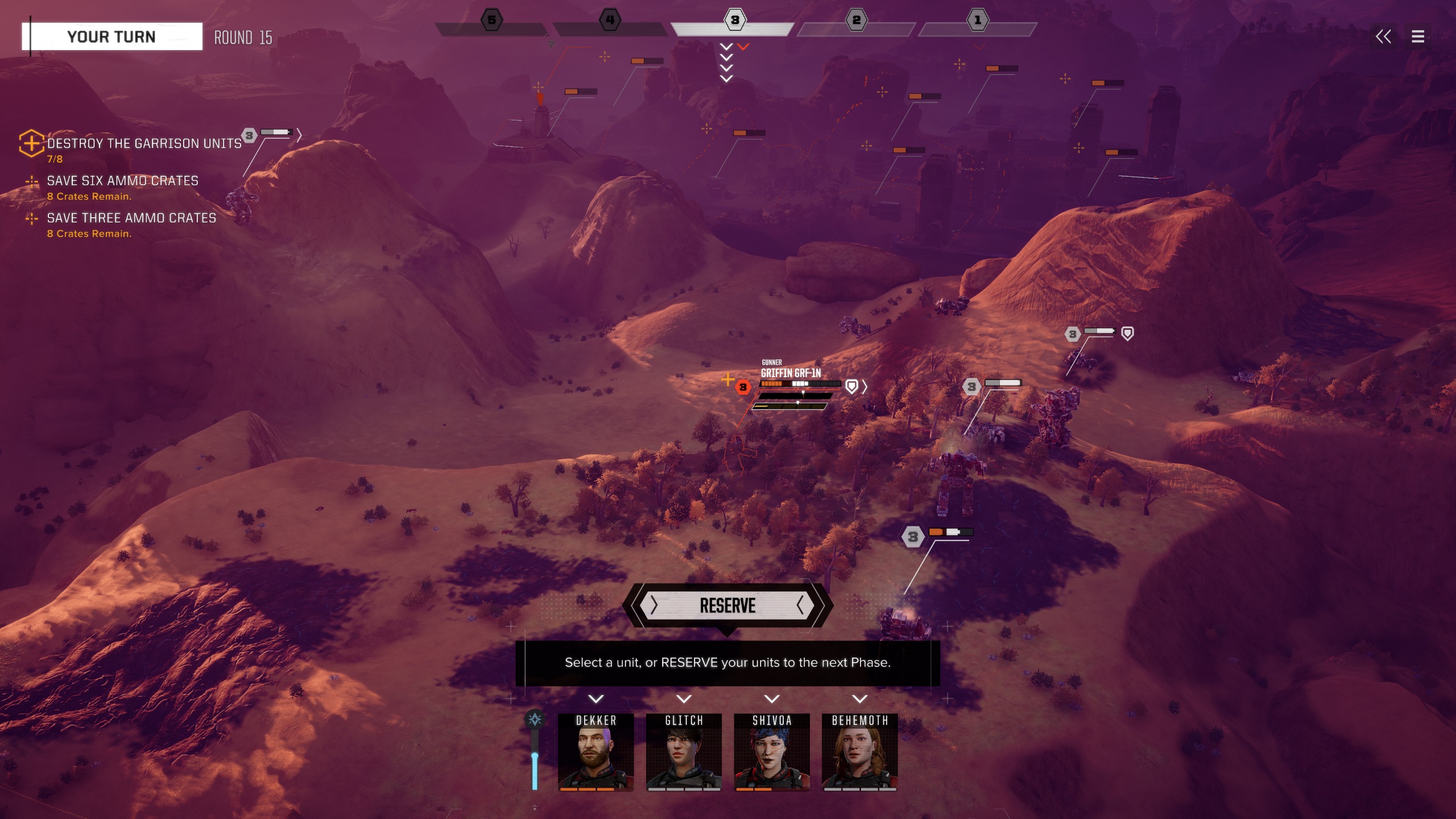1456x819 pixels.
Task: Click the RESERVE button
Action: point(727,606)
